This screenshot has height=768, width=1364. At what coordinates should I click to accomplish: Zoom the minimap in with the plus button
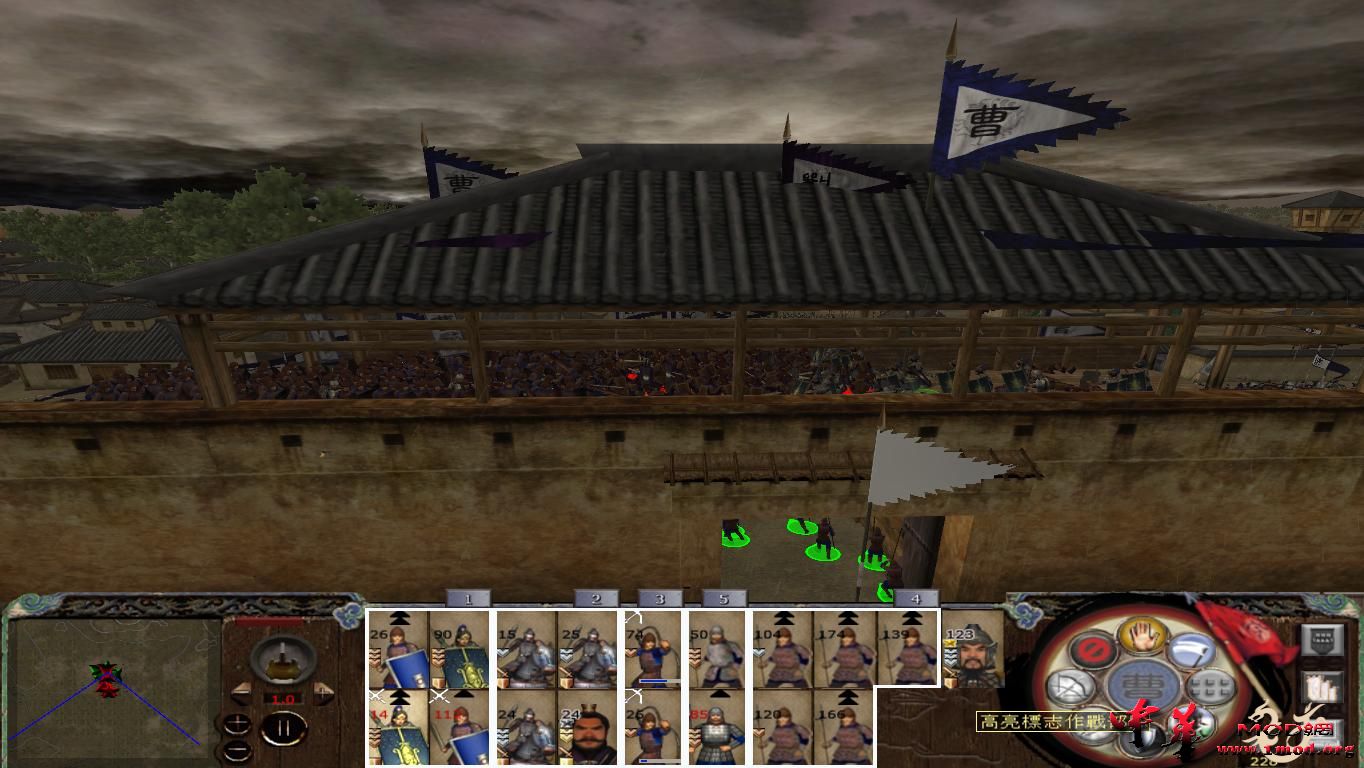(x=238, y=724)
